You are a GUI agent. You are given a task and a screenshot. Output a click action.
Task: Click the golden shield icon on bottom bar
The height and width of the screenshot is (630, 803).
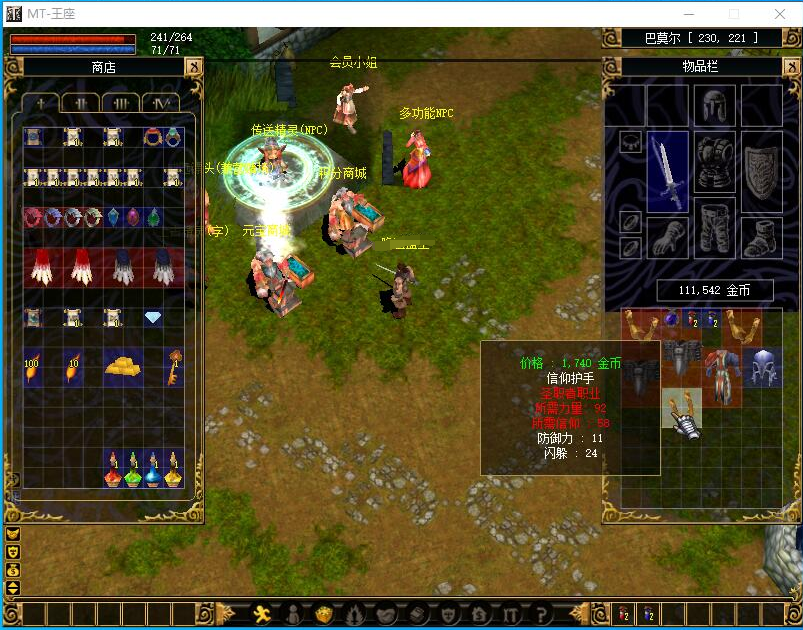point(323,614)
